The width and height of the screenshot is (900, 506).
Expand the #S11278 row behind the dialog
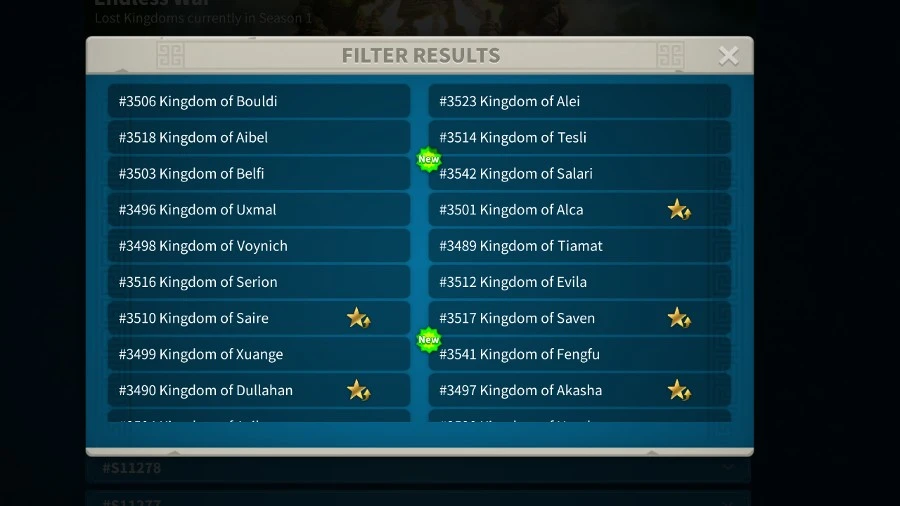727,468
